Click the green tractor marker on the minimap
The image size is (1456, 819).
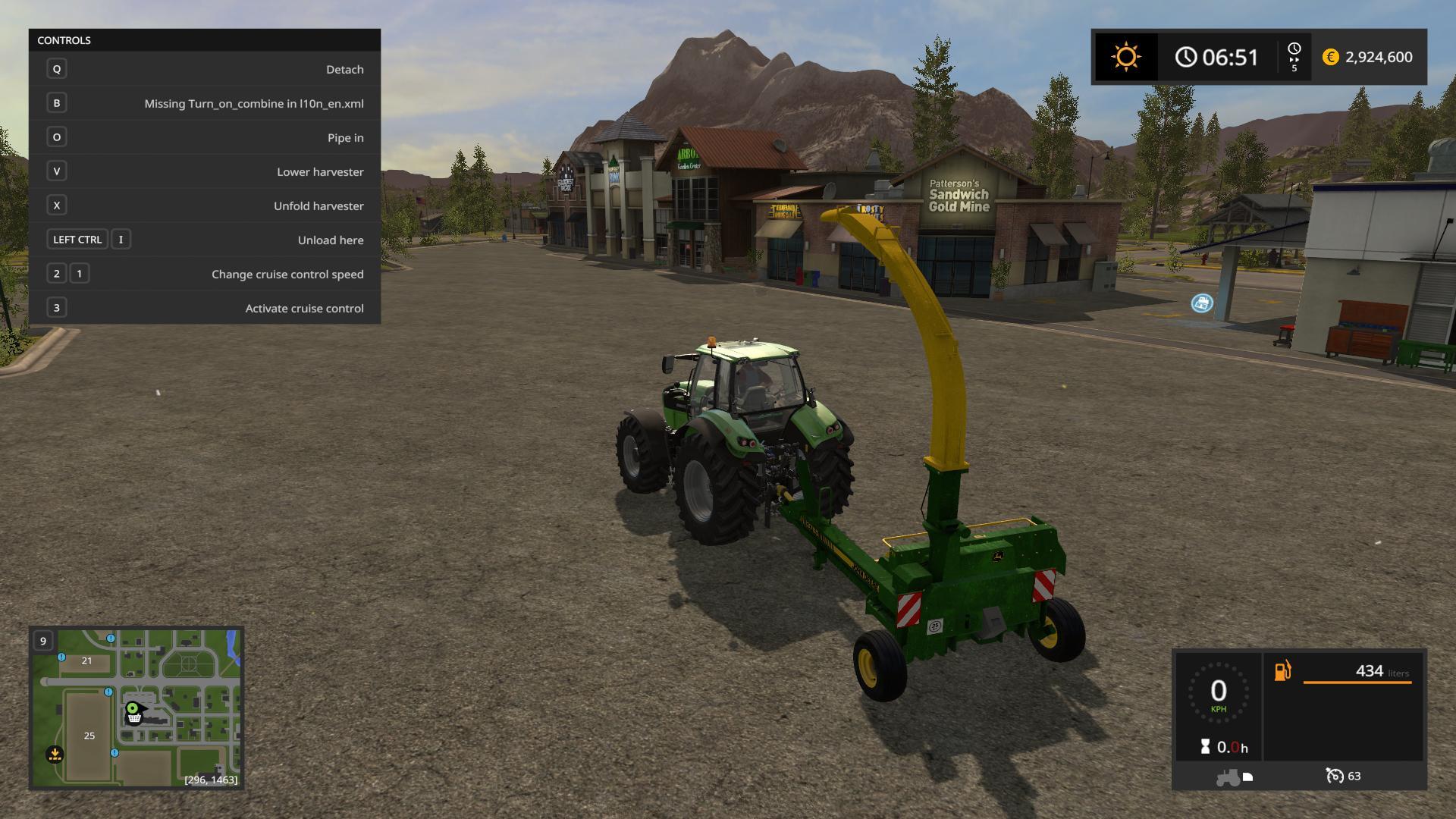pos(134,710)
